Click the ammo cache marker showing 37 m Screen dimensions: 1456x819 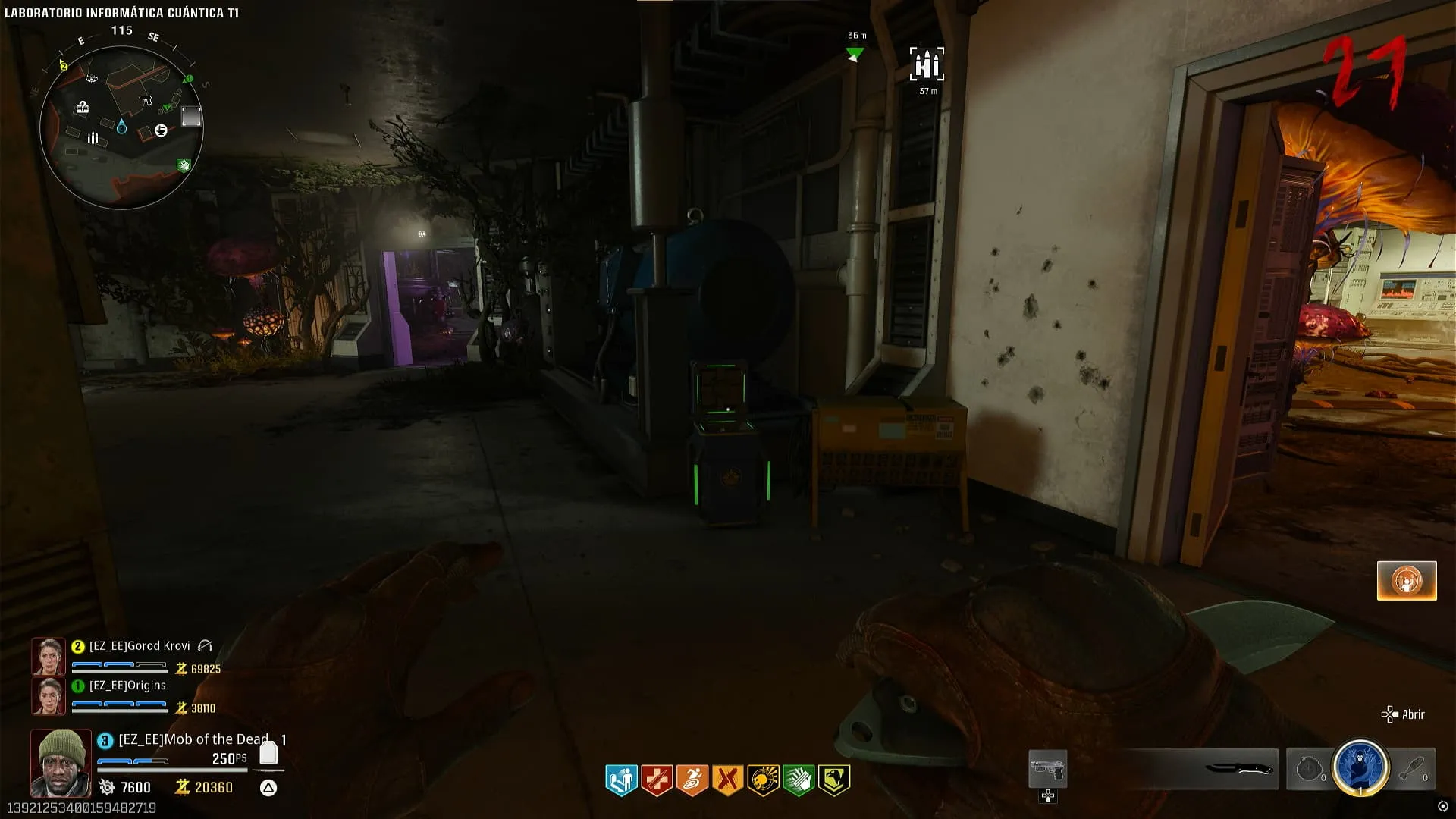pyautogui.click(x=927, y=65)
